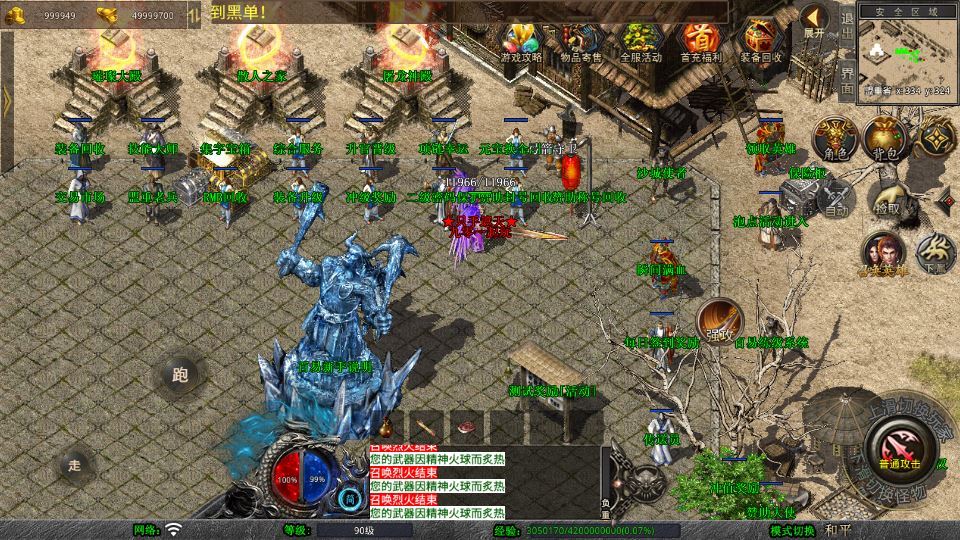
Task: Select the 走 walk movement button
Action: click(x=74, y=464)
